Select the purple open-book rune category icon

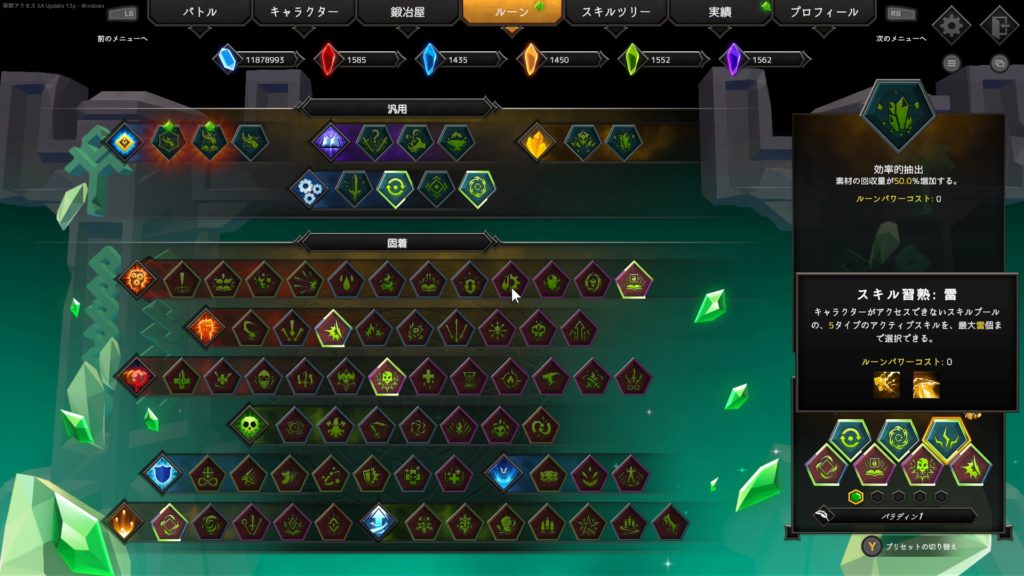point(330,142)
